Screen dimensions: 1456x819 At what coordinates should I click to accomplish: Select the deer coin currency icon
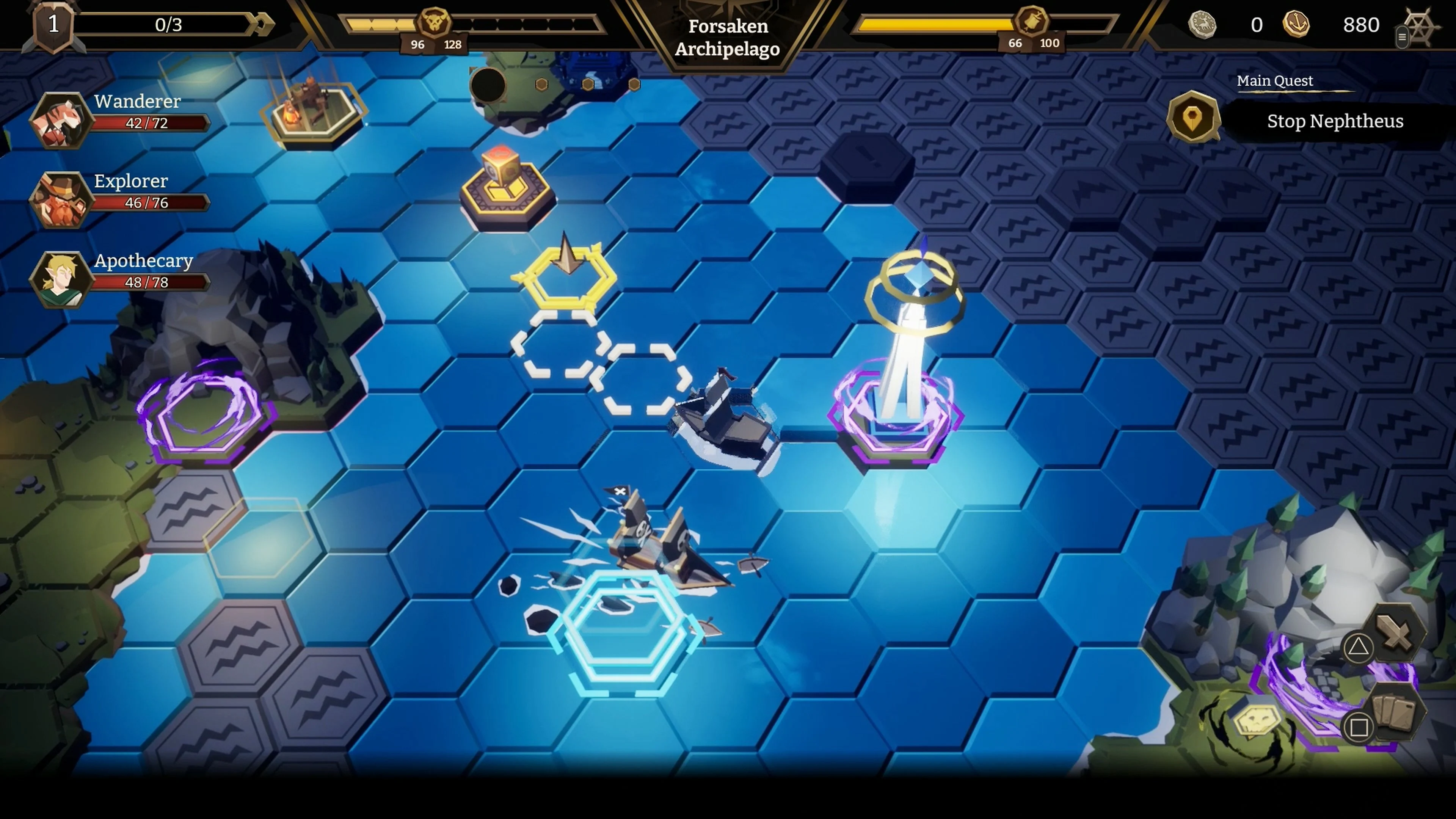click(x=1202, y=25)
